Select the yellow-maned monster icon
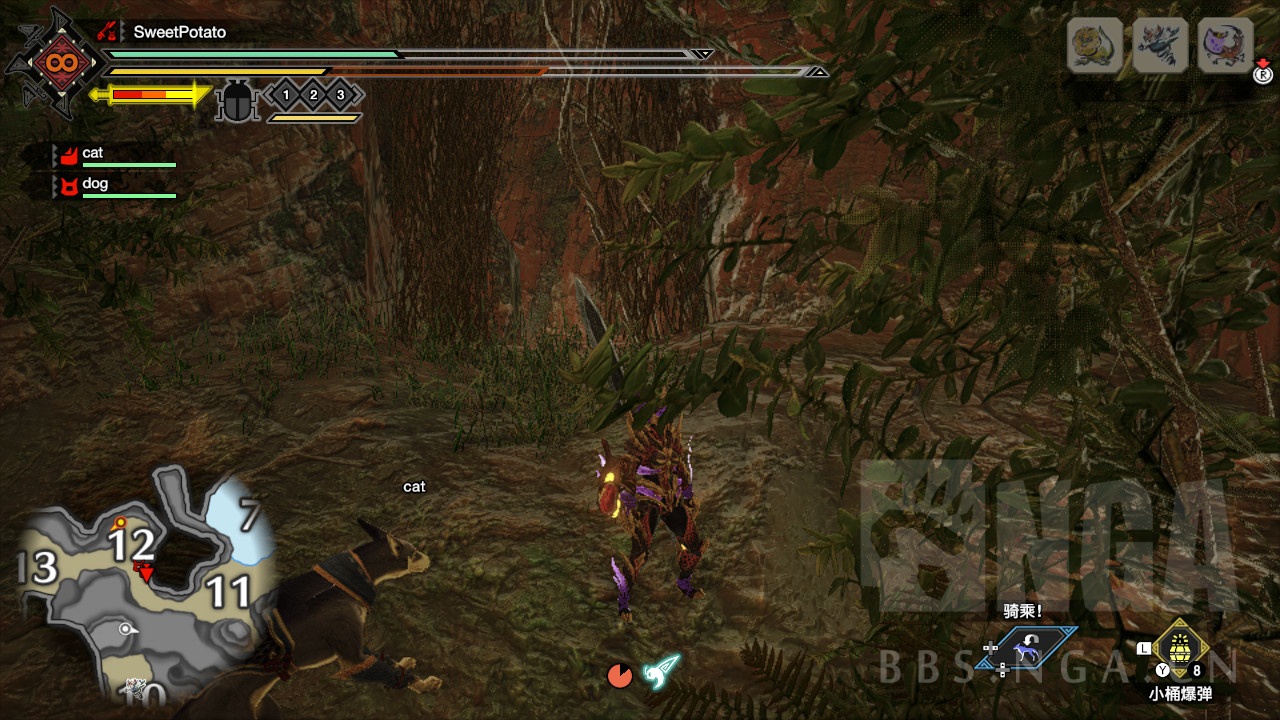The image size is (1280, 720). (1094, 45)
